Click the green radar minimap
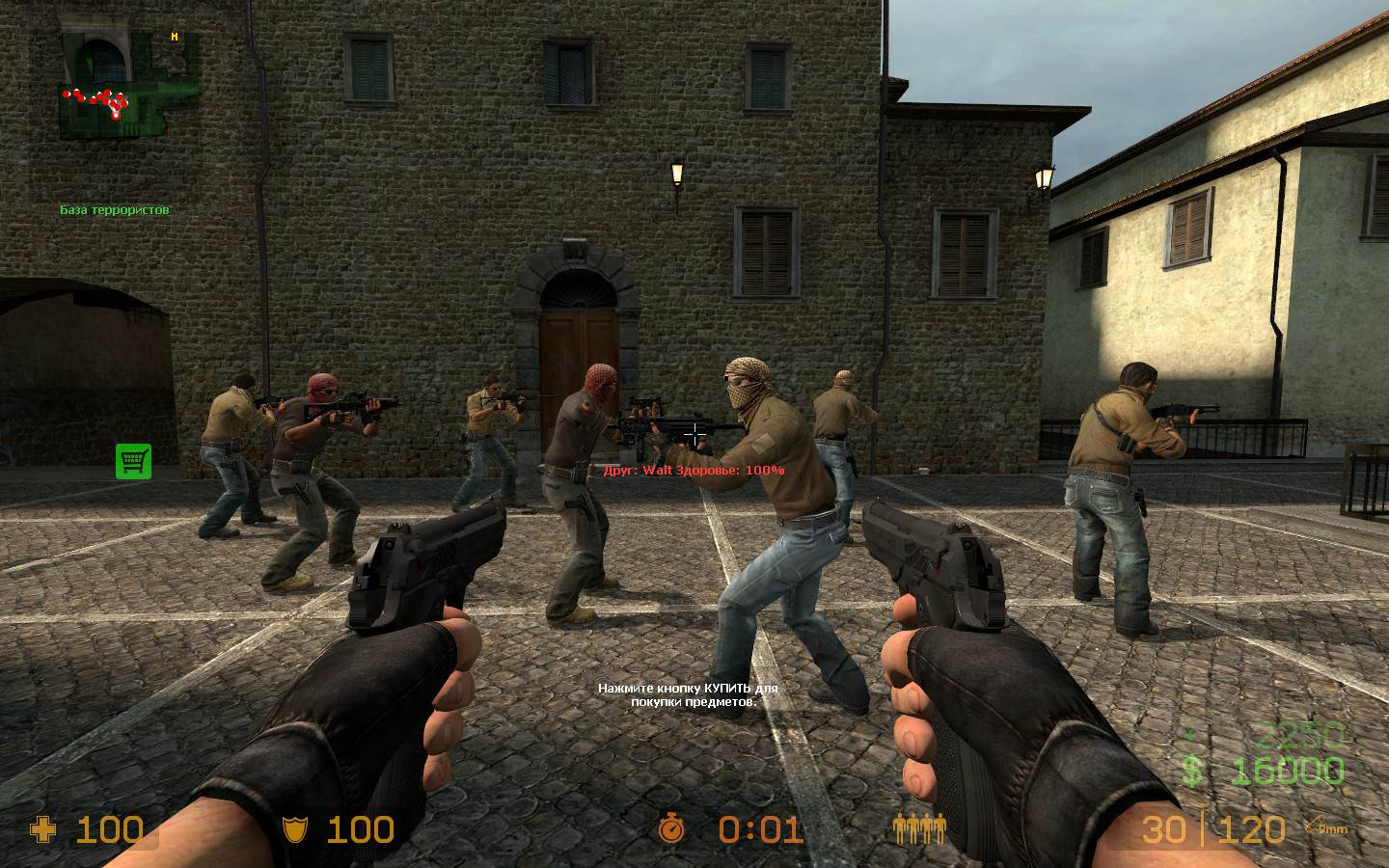This screenshot has width=1389, height=868. click(123, 85)
